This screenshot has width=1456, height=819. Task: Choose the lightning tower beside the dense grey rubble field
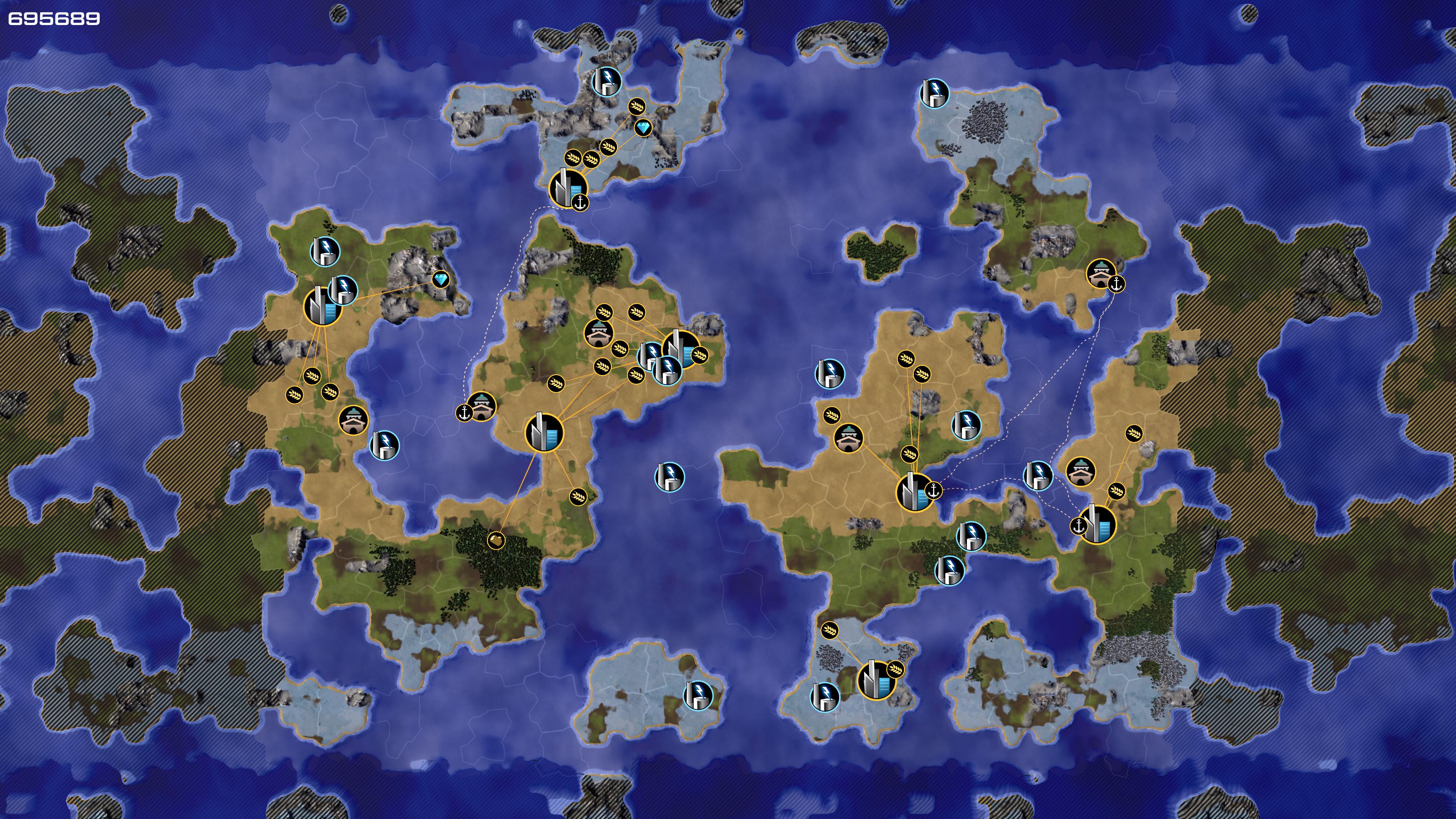click(934, 93)
